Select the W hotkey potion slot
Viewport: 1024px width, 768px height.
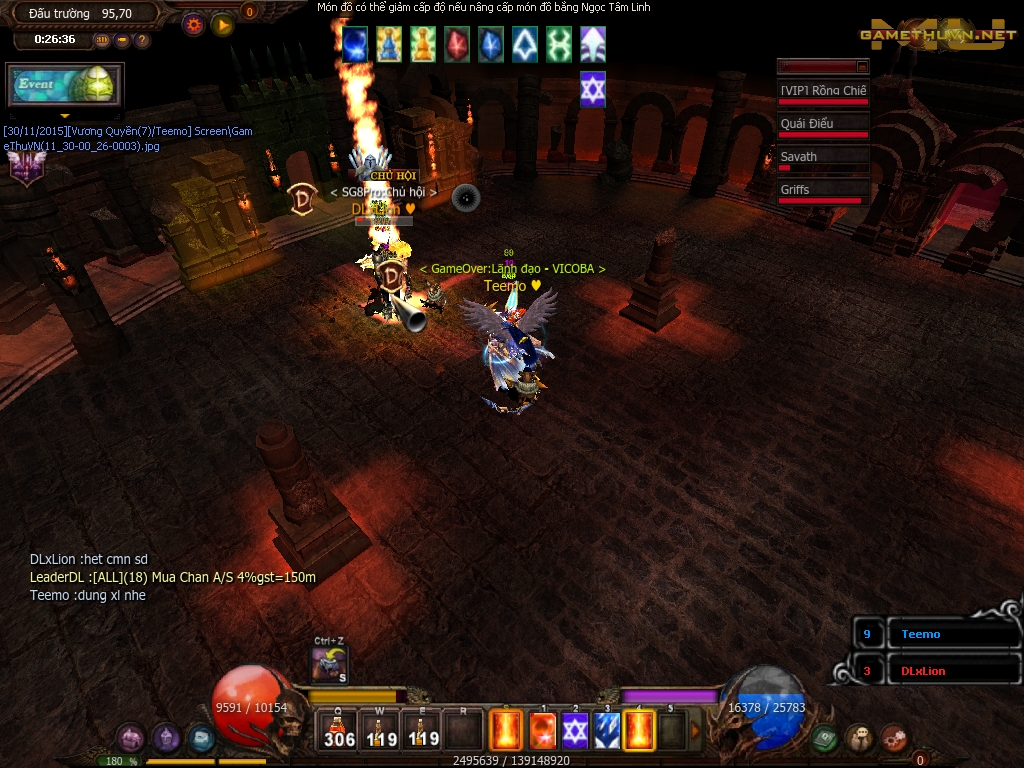click(x=380, y=730)
